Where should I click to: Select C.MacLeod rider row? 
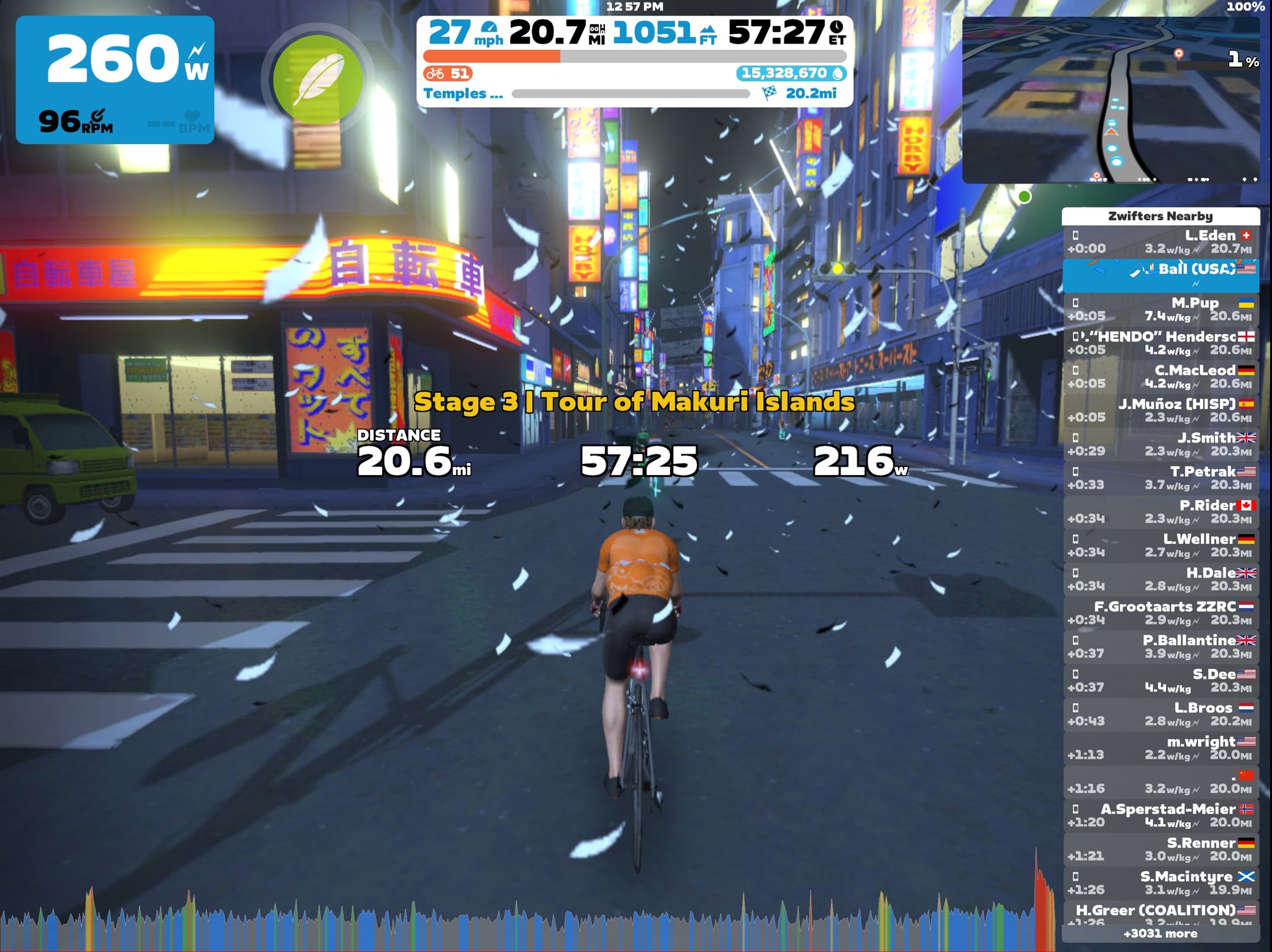[1160, 376]
